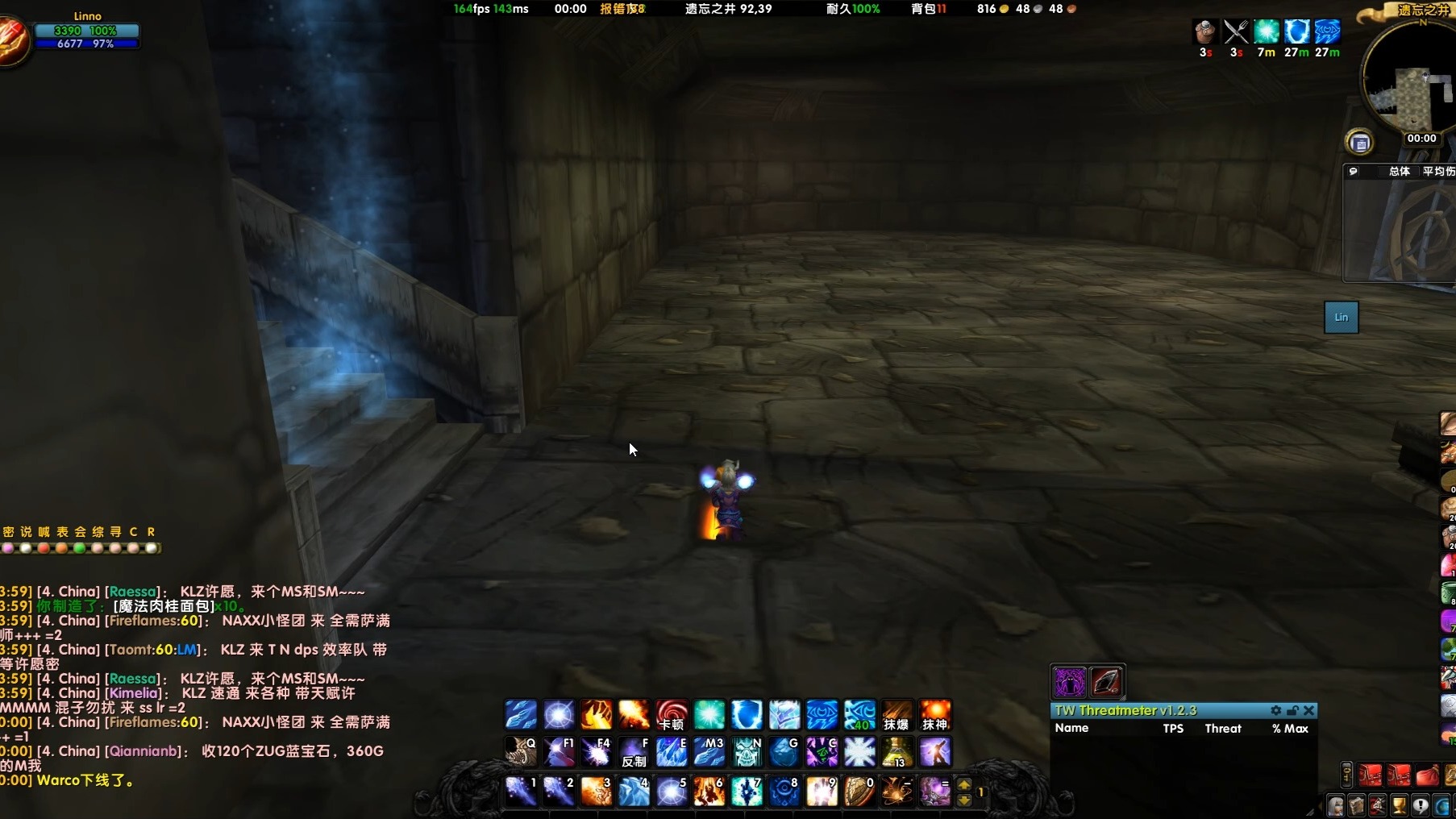
Task: Cast Counterspell using the 反制 action bar icon
Action: [634, 752]
